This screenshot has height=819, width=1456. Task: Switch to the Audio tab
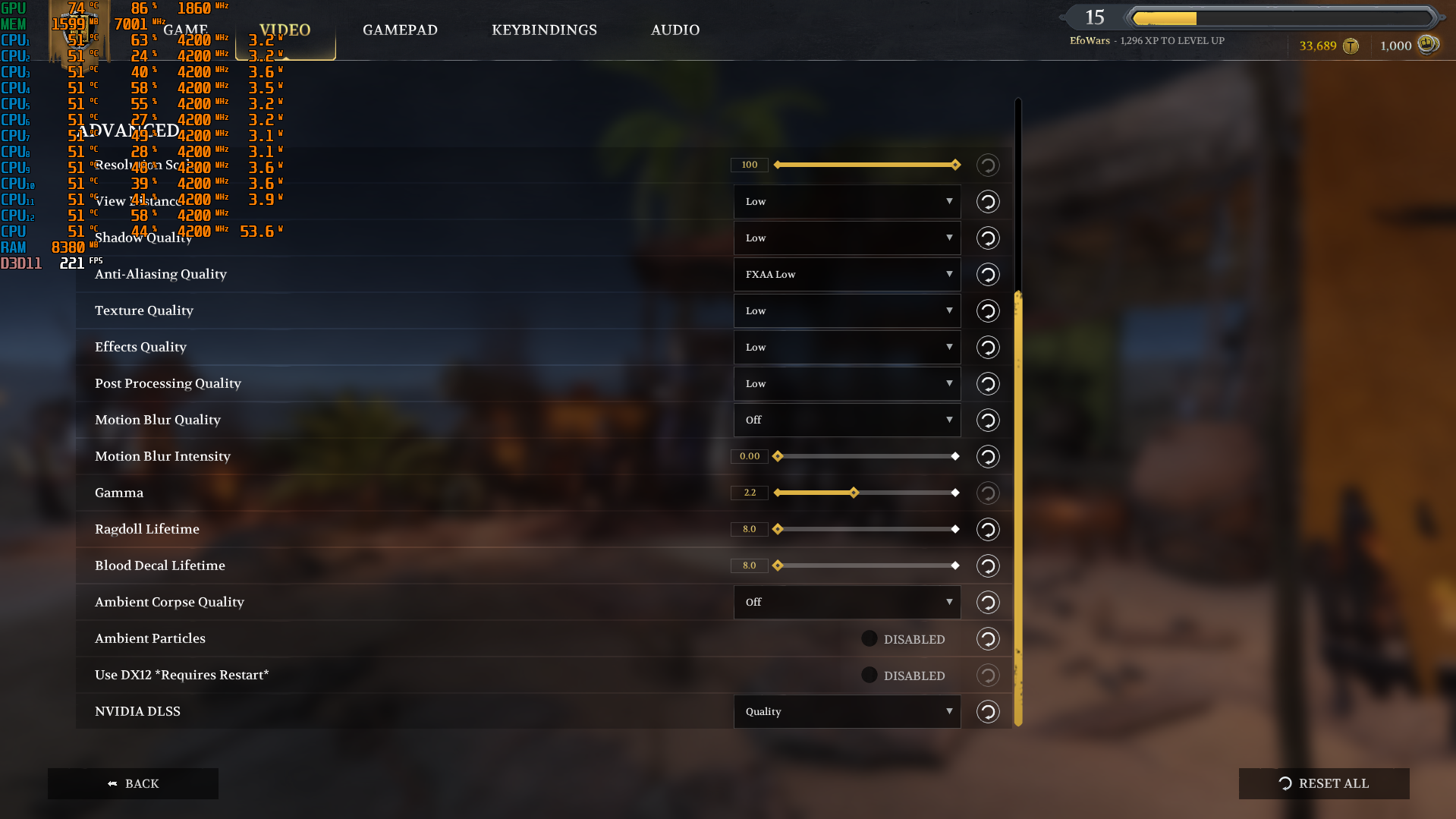pyautogui.click(x=675, y=30)
